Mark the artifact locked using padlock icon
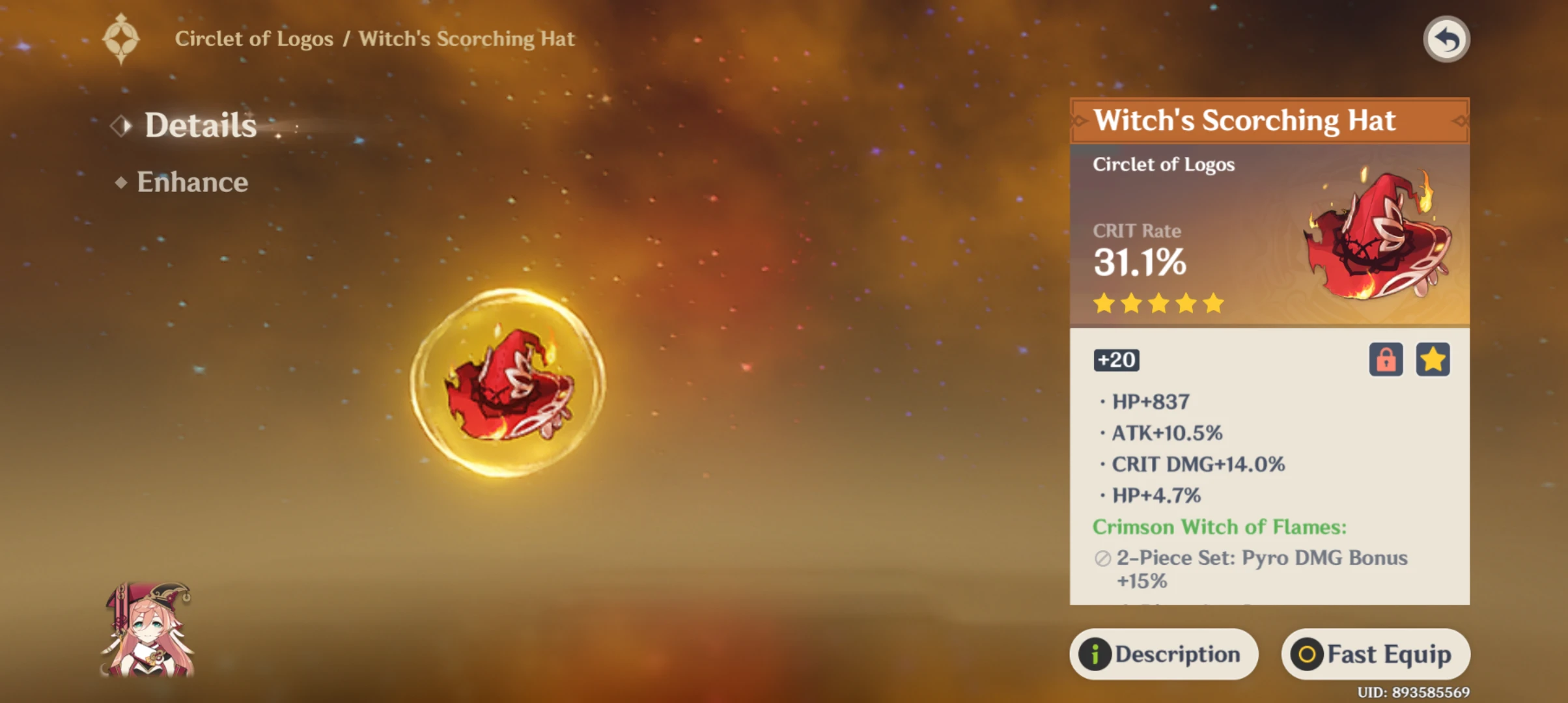 (x=1386, y=360)
